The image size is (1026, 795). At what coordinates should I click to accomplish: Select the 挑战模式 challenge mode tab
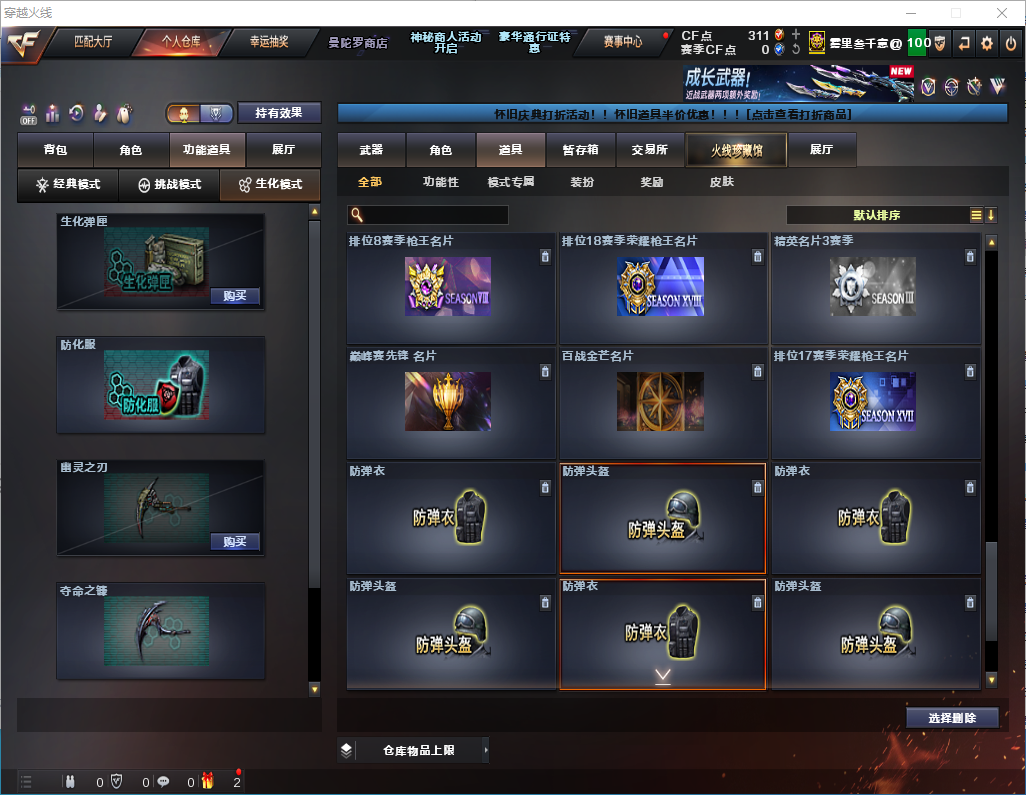[x=169, y=185]
